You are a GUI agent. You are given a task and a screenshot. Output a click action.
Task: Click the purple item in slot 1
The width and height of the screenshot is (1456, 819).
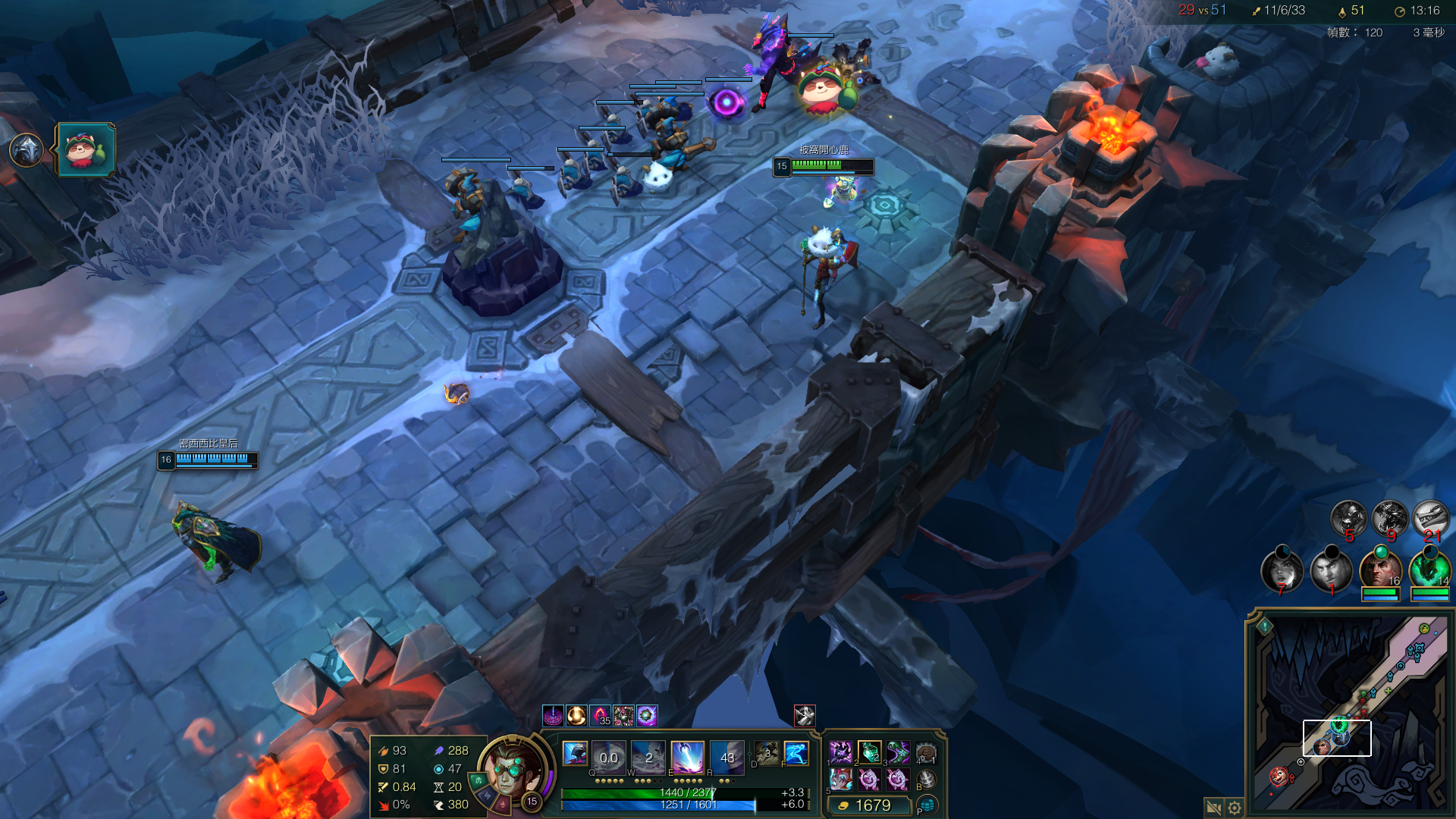(840, 752)
